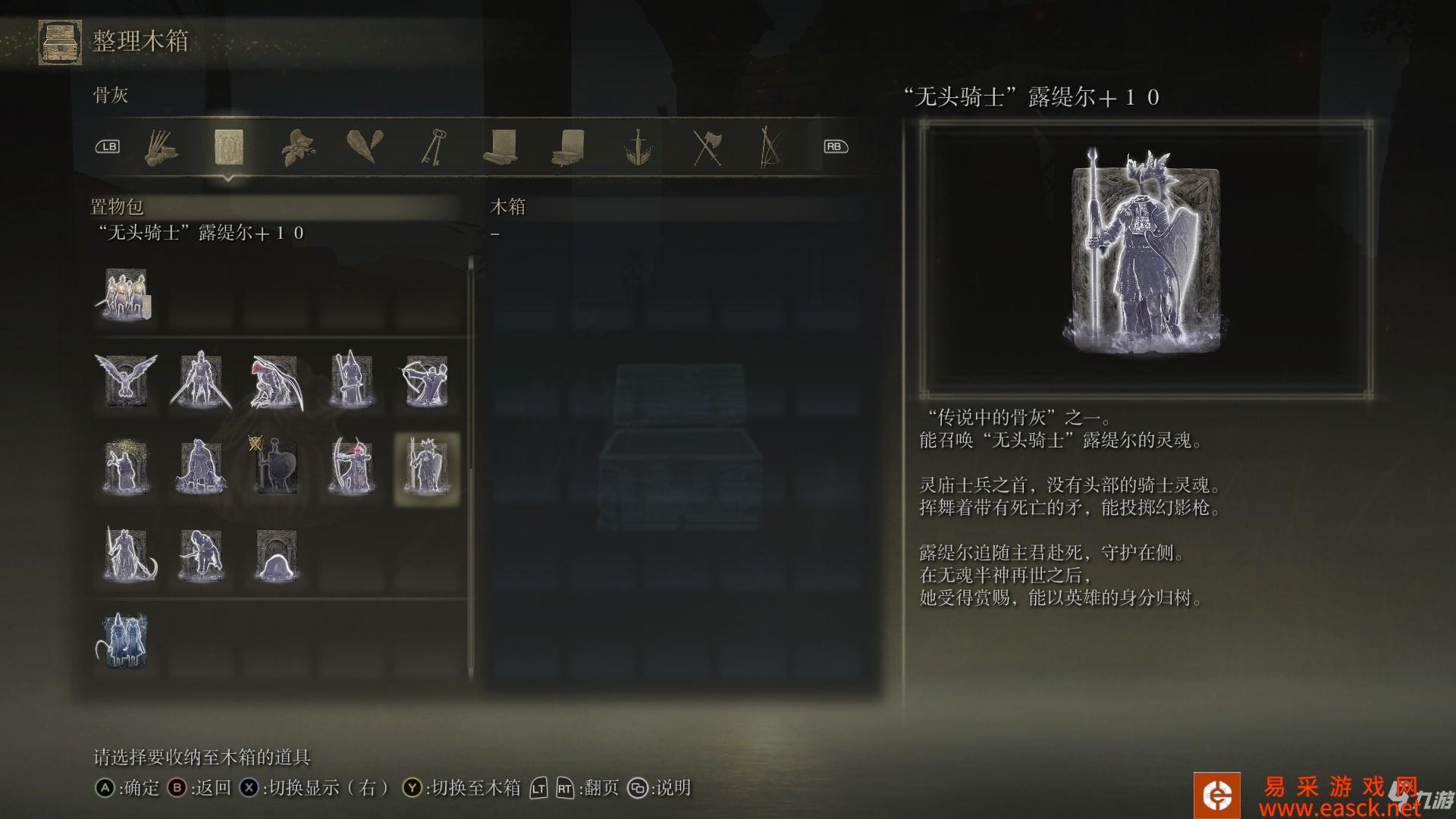
Task: Select the crossed weapons category icon
Action: tap(708, 148)
